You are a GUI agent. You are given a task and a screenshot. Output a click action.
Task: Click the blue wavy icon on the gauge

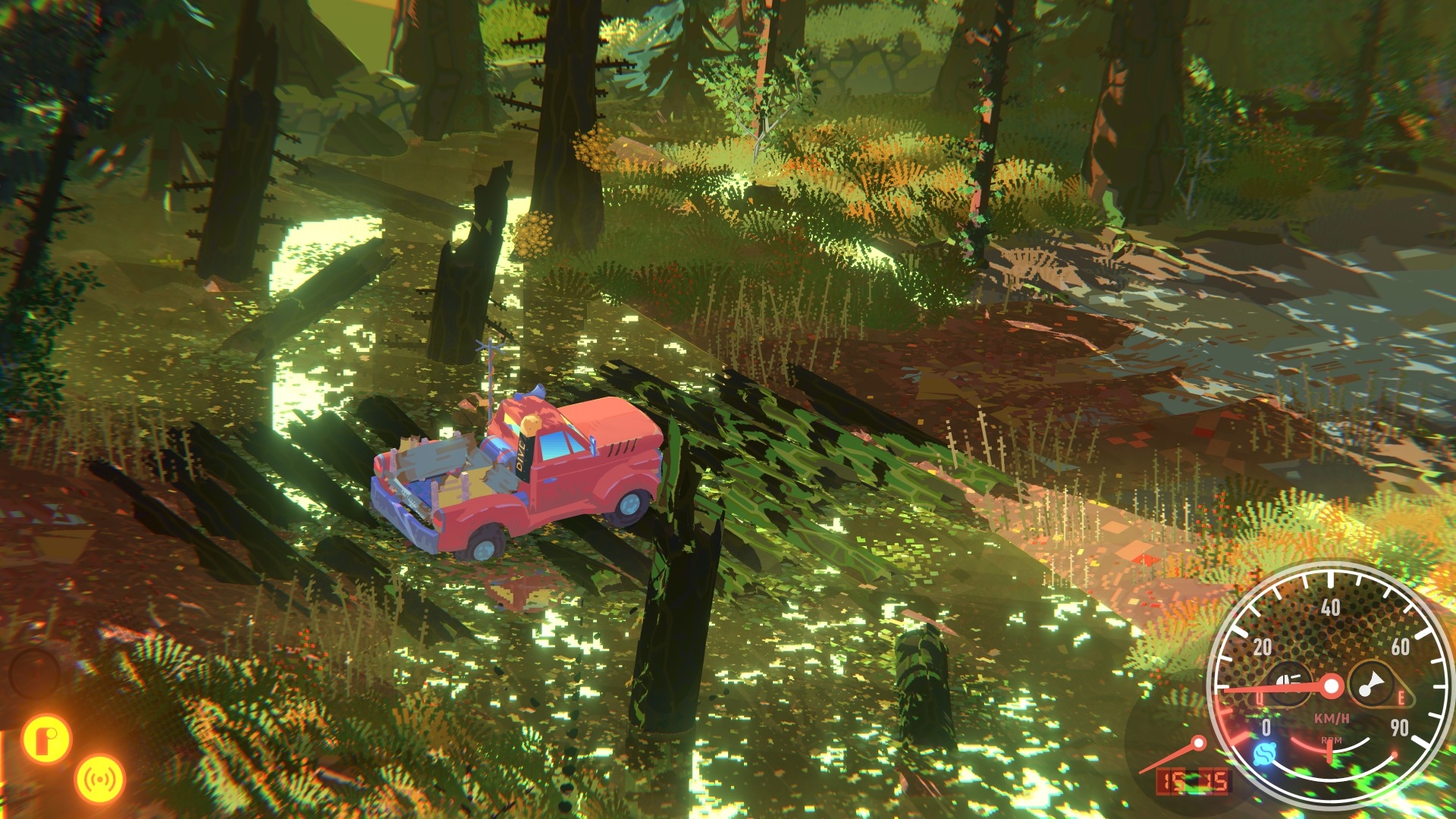click(x=1264, y=755)
